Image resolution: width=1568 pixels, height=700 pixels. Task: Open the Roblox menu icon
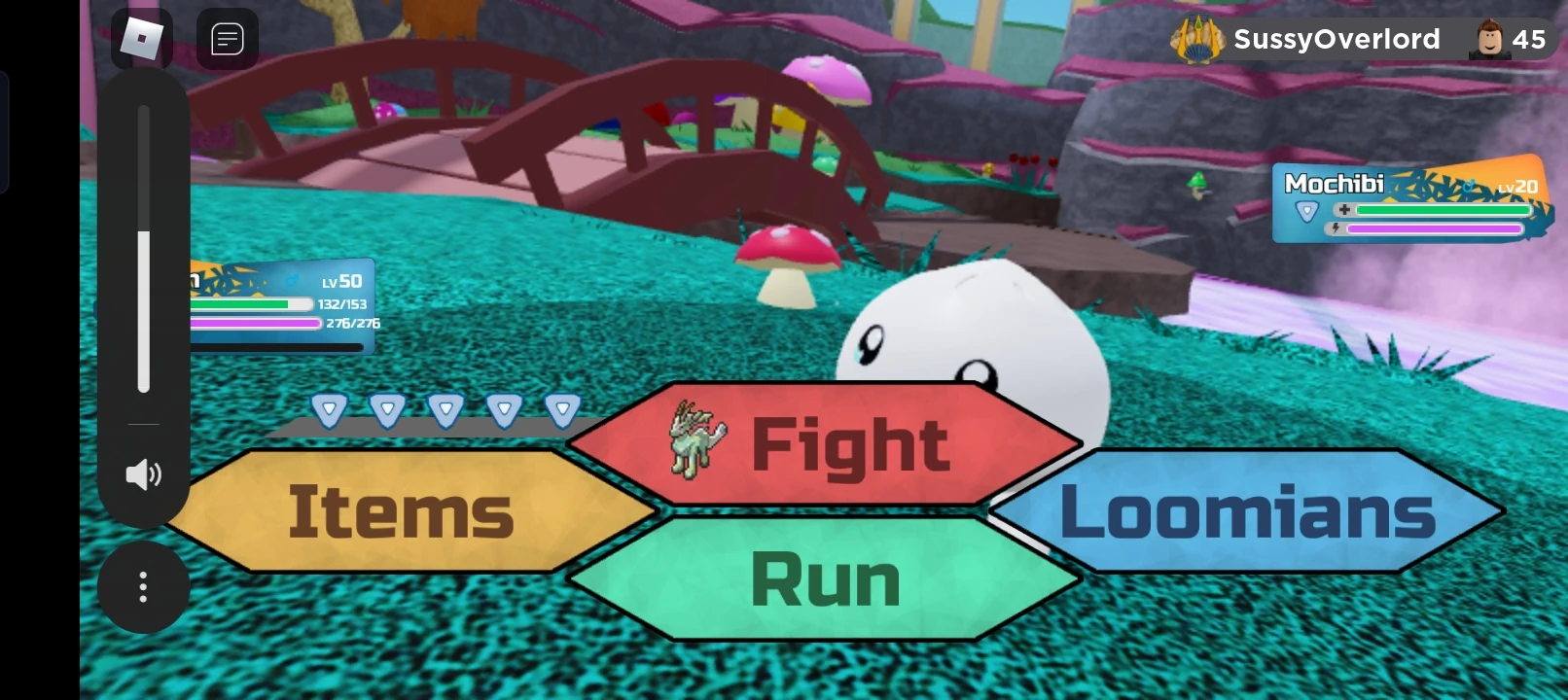click(x=143, y=40)
